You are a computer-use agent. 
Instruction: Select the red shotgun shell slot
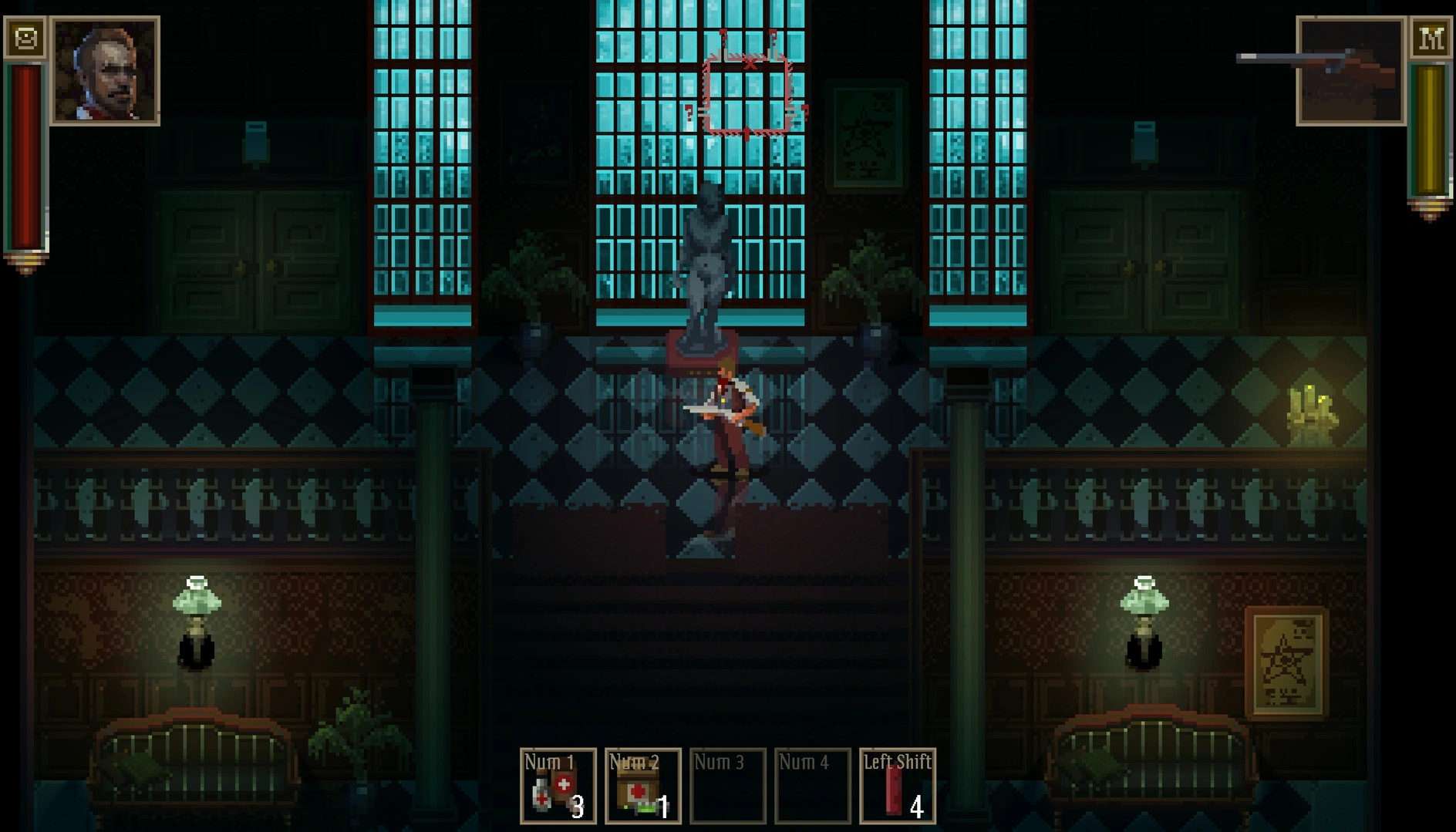897,786
